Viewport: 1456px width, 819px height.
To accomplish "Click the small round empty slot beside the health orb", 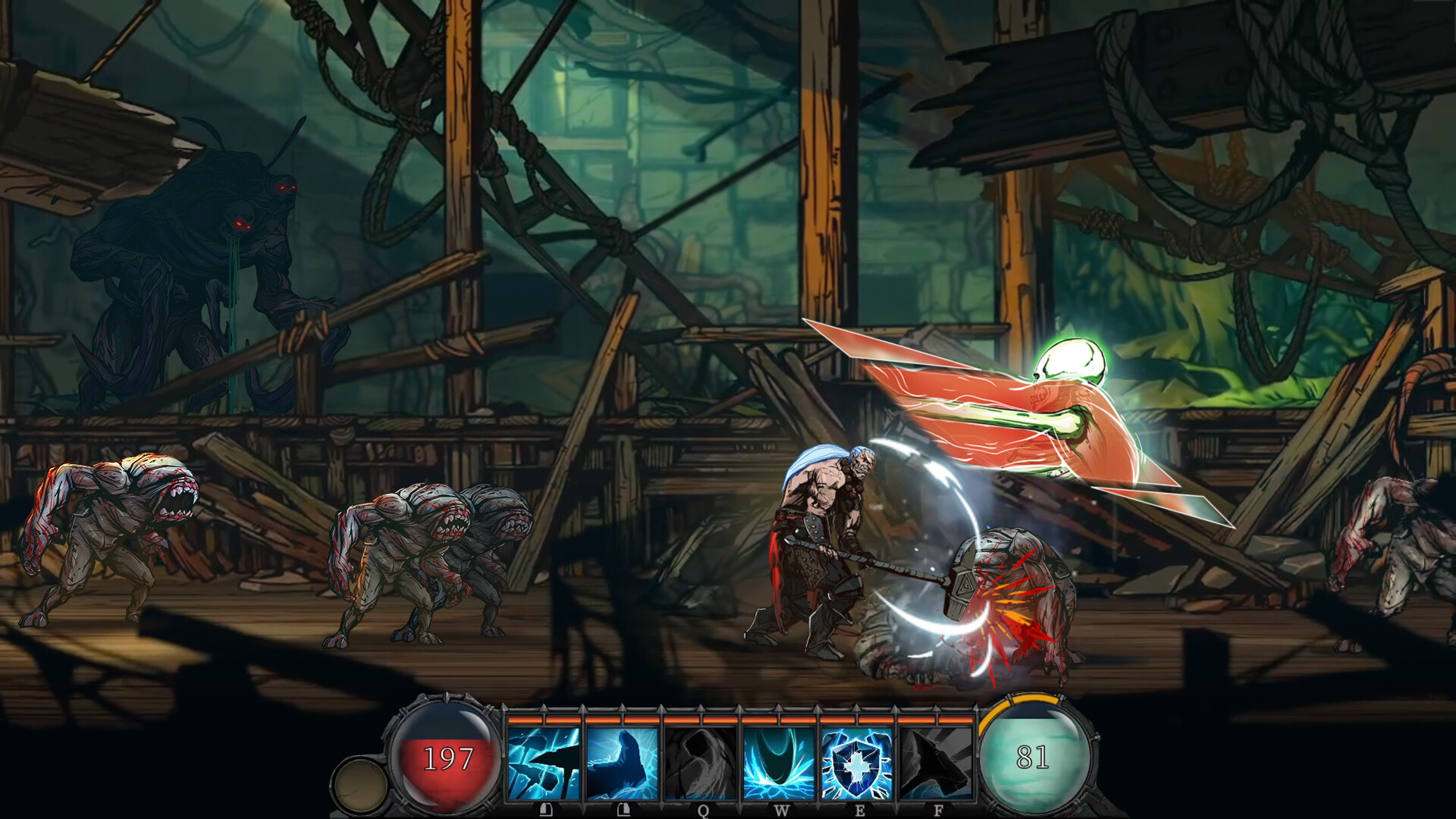I will tap(360, 785).
